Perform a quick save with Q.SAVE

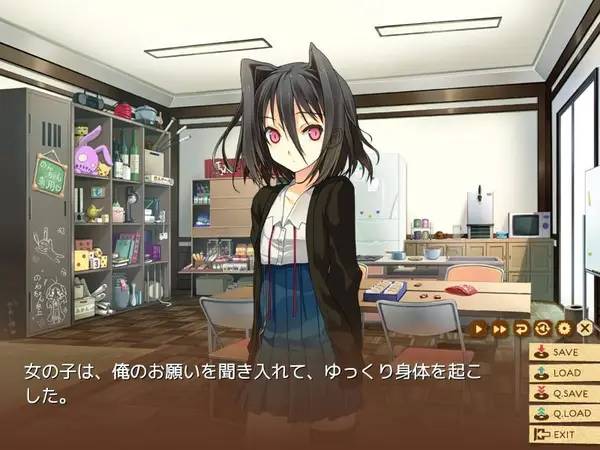click(x=562, y=394)
